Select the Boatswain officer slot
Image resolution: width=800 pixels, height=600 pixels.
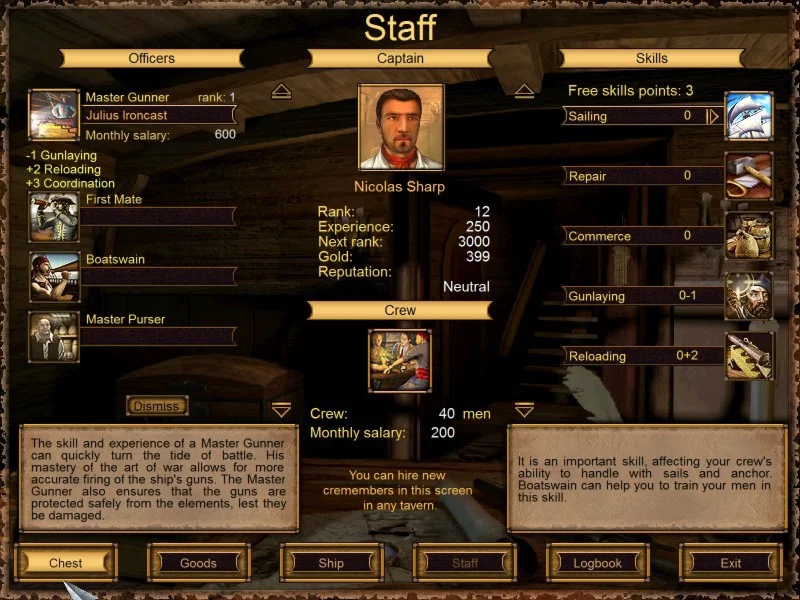pos(54,276)
